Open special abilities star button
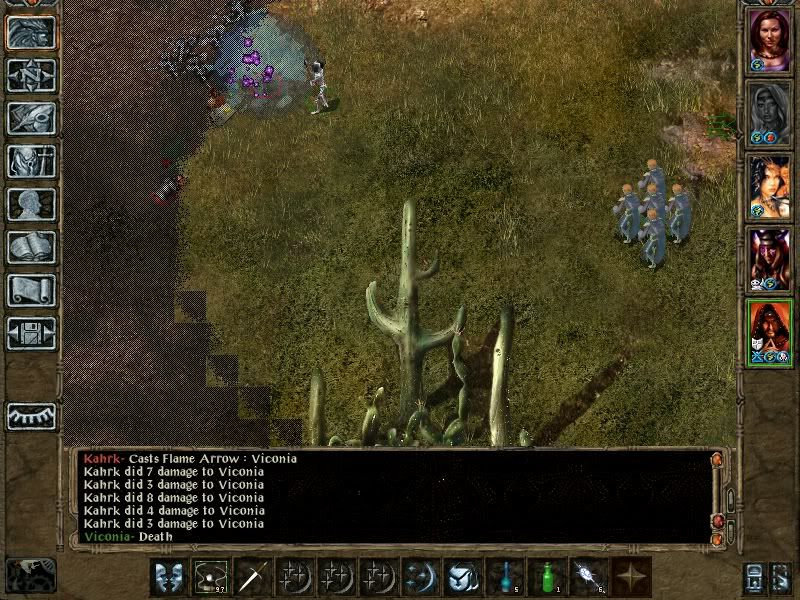 [x=631, y=576]
